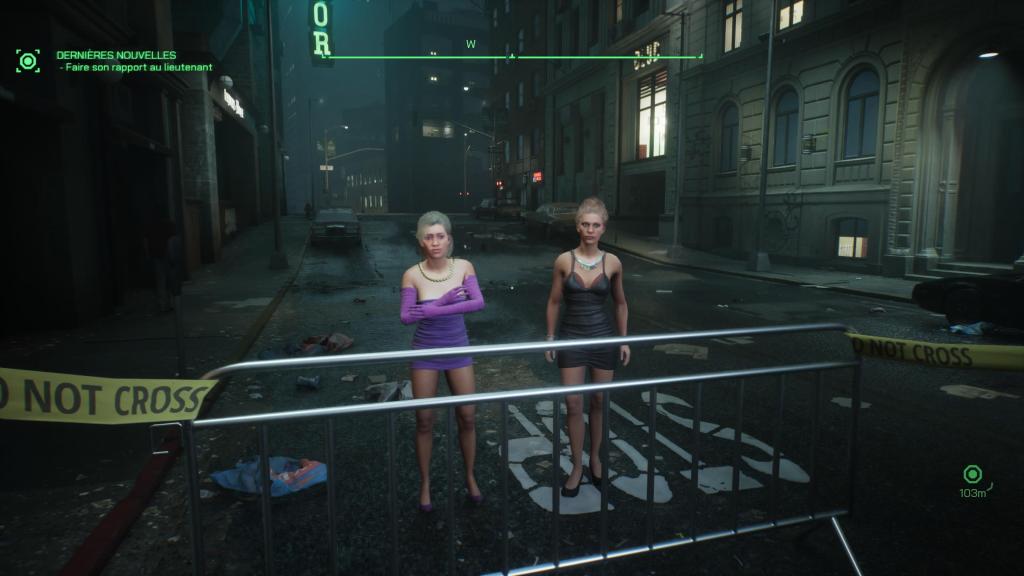Click the W heading on the compass bar
The width and height of the screenshot is (1024, 576).
[x=470, y=44]
